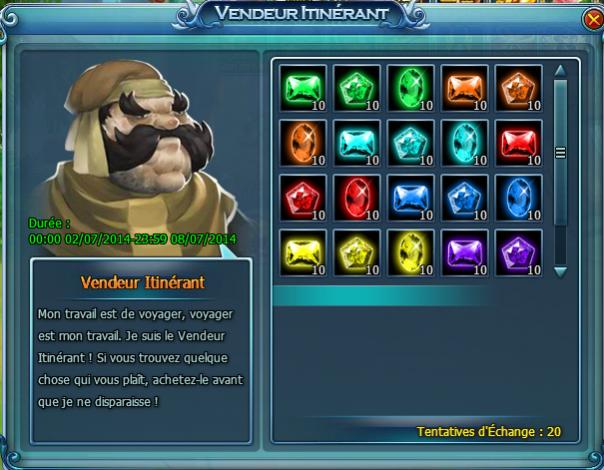Select the red rectangular gem
Viewport: 604px width, 470px height.
pos(516,142)
